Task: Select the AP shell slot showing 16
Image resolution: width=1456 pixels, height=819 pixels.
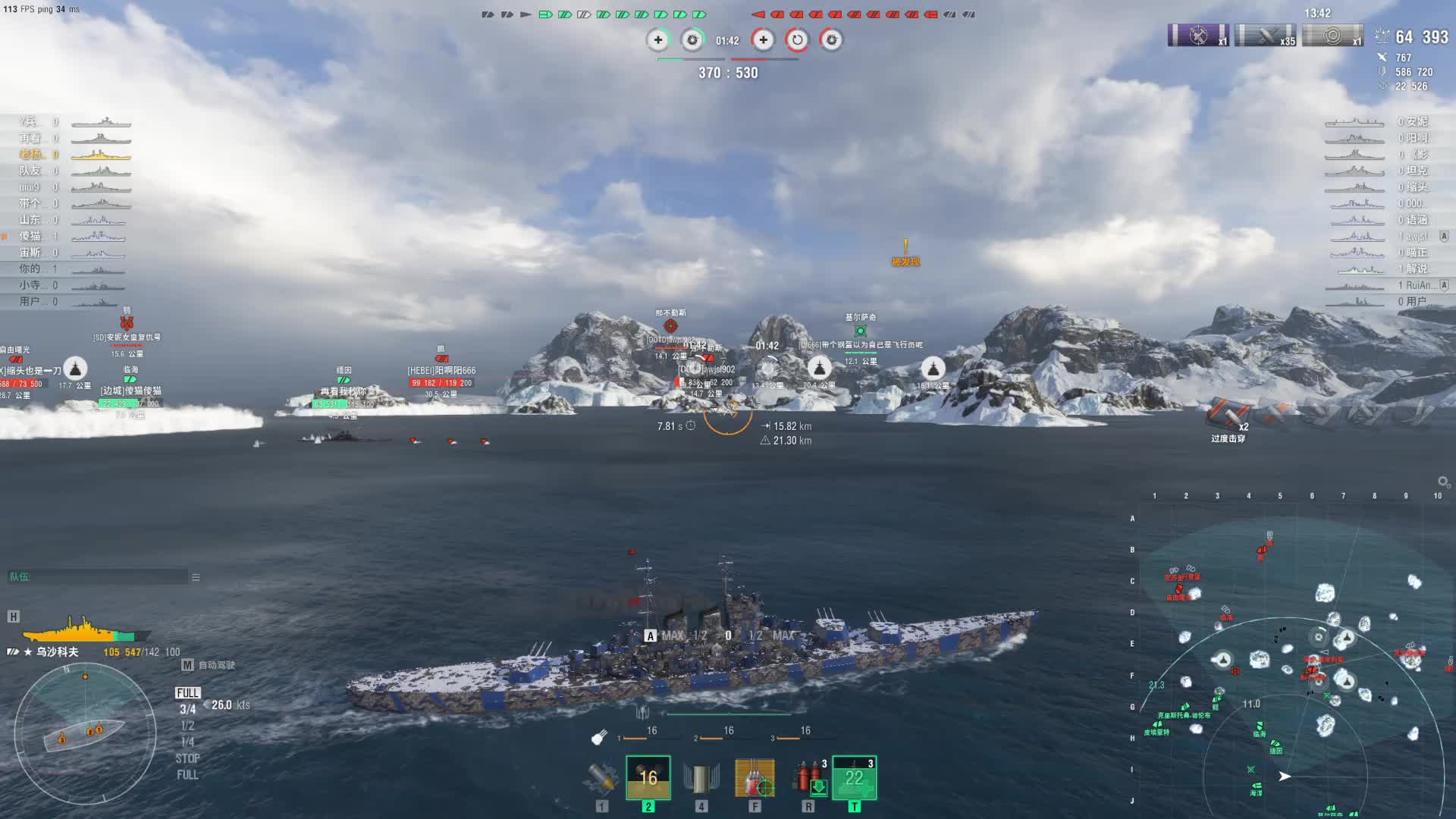Action: tap(648, 778)
